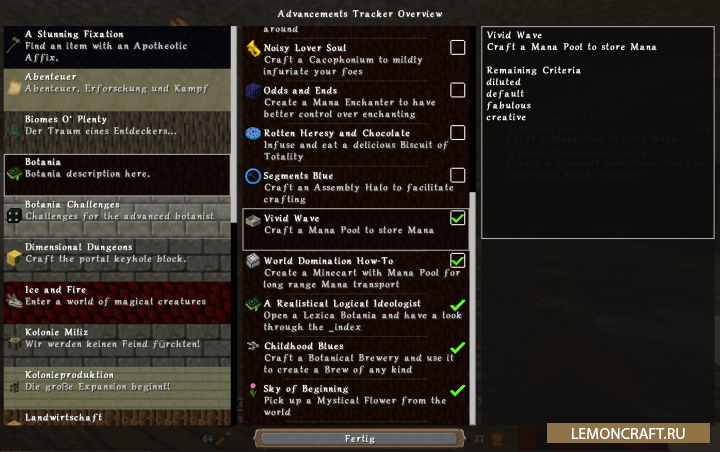The height and width of the screenshot is (452, 720).
Task: Open the Landwirtschaft category
Action: coord(116,418)
